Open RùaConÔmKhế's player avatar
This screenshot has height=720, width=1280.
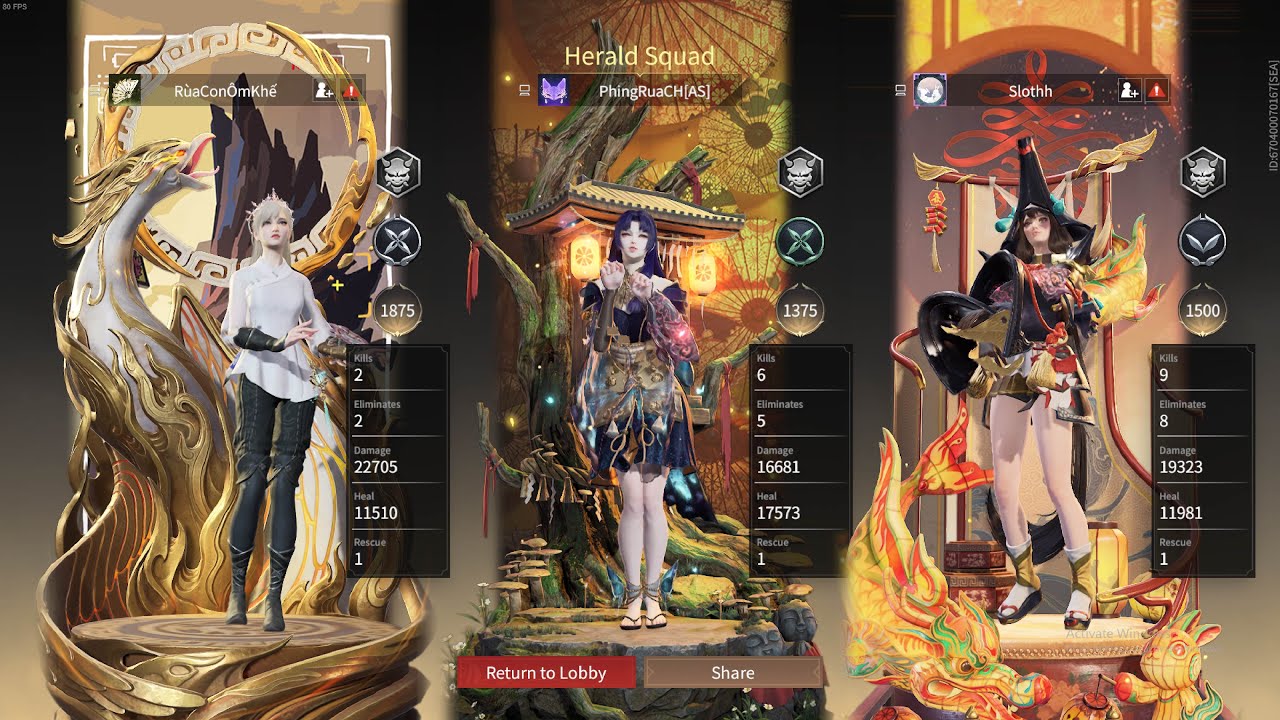pyautogui.click(x=124, y=91)
